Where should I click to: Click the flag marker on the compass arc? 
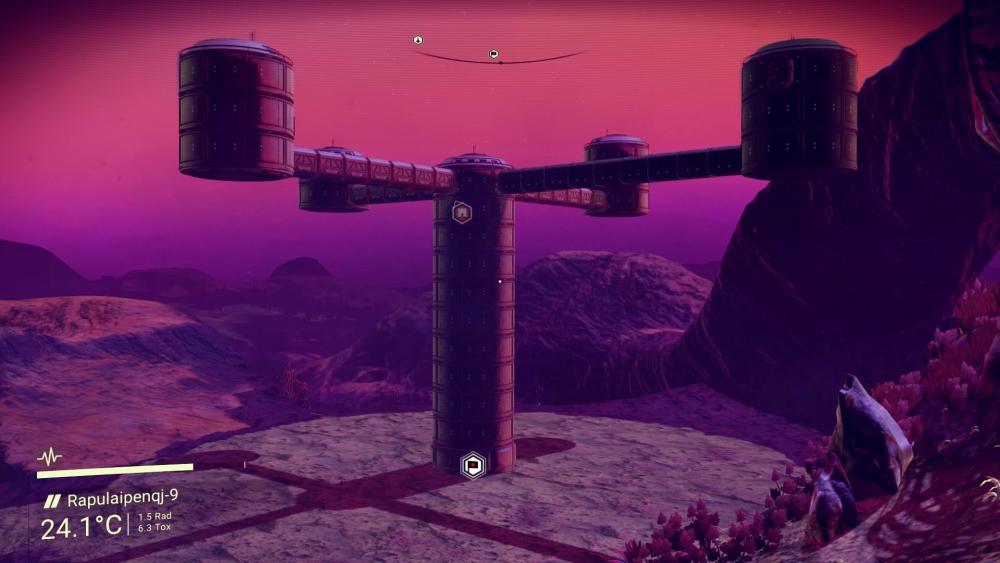point(493,54)
